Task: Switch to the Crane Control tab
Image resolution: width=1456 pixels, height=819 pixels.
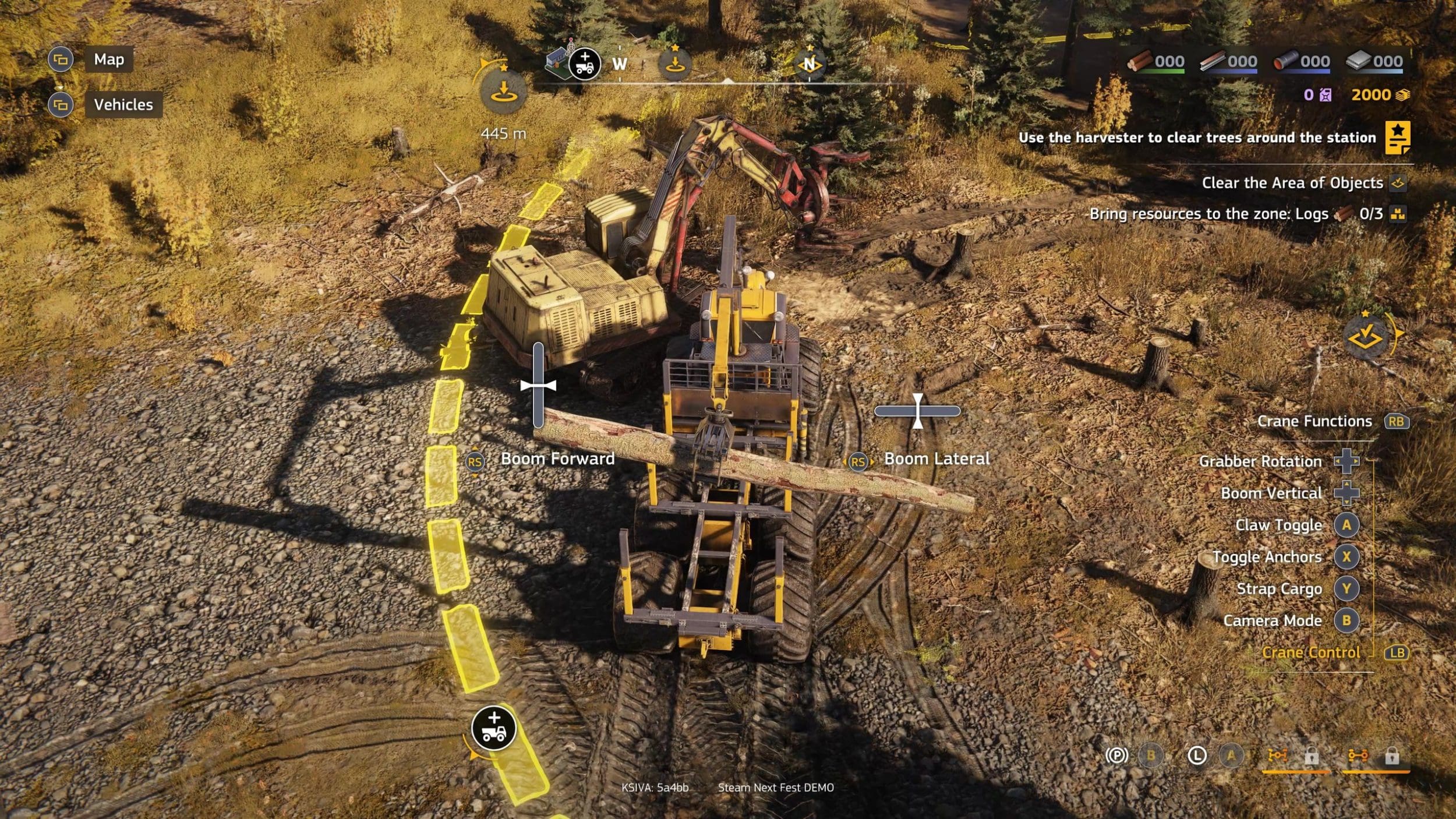Action: click(x=1310, y=652)
